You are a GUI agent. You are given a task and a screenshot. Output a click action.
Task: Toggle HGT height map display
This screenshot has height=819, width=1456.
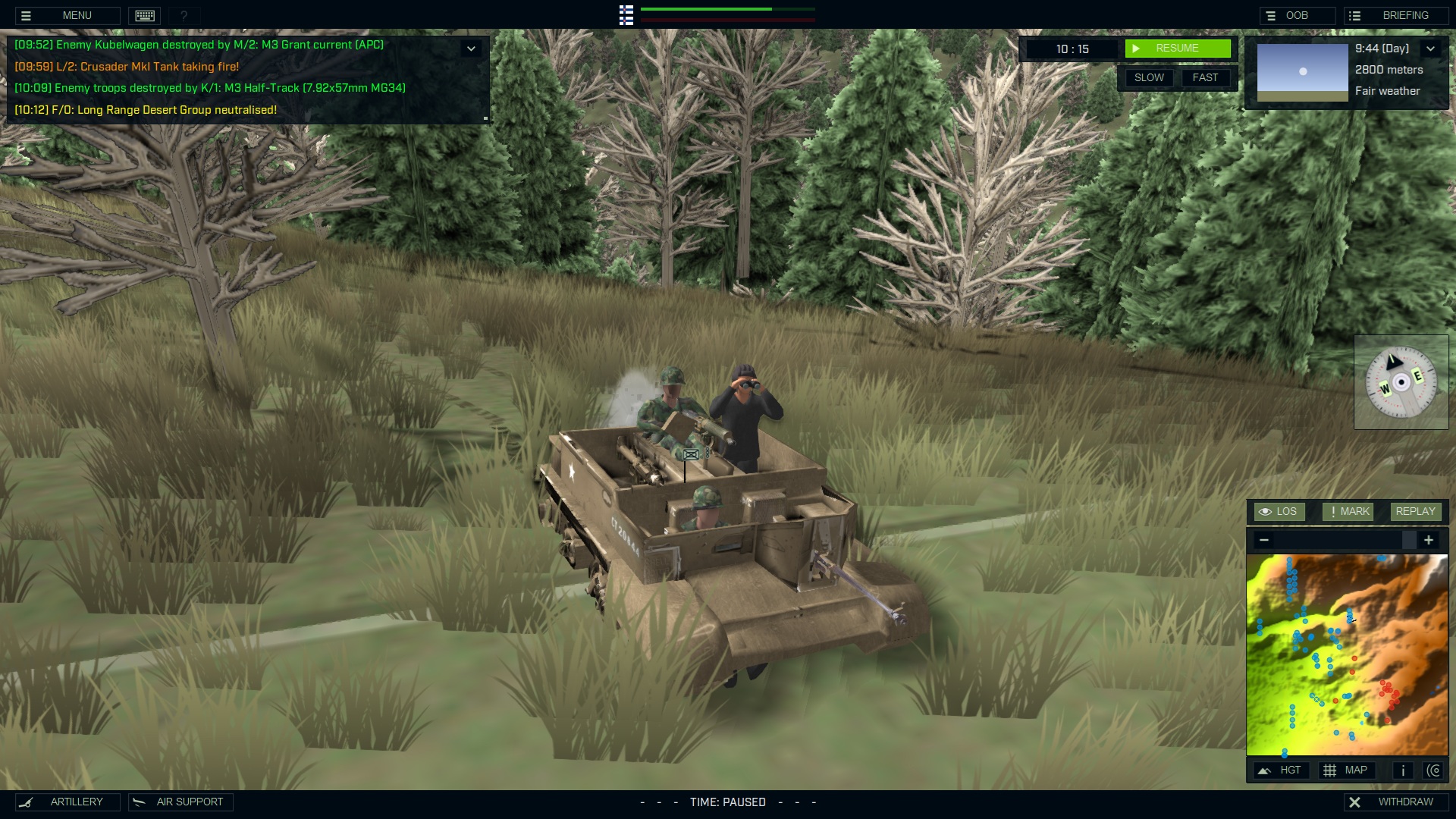[x=1283, y=770]
